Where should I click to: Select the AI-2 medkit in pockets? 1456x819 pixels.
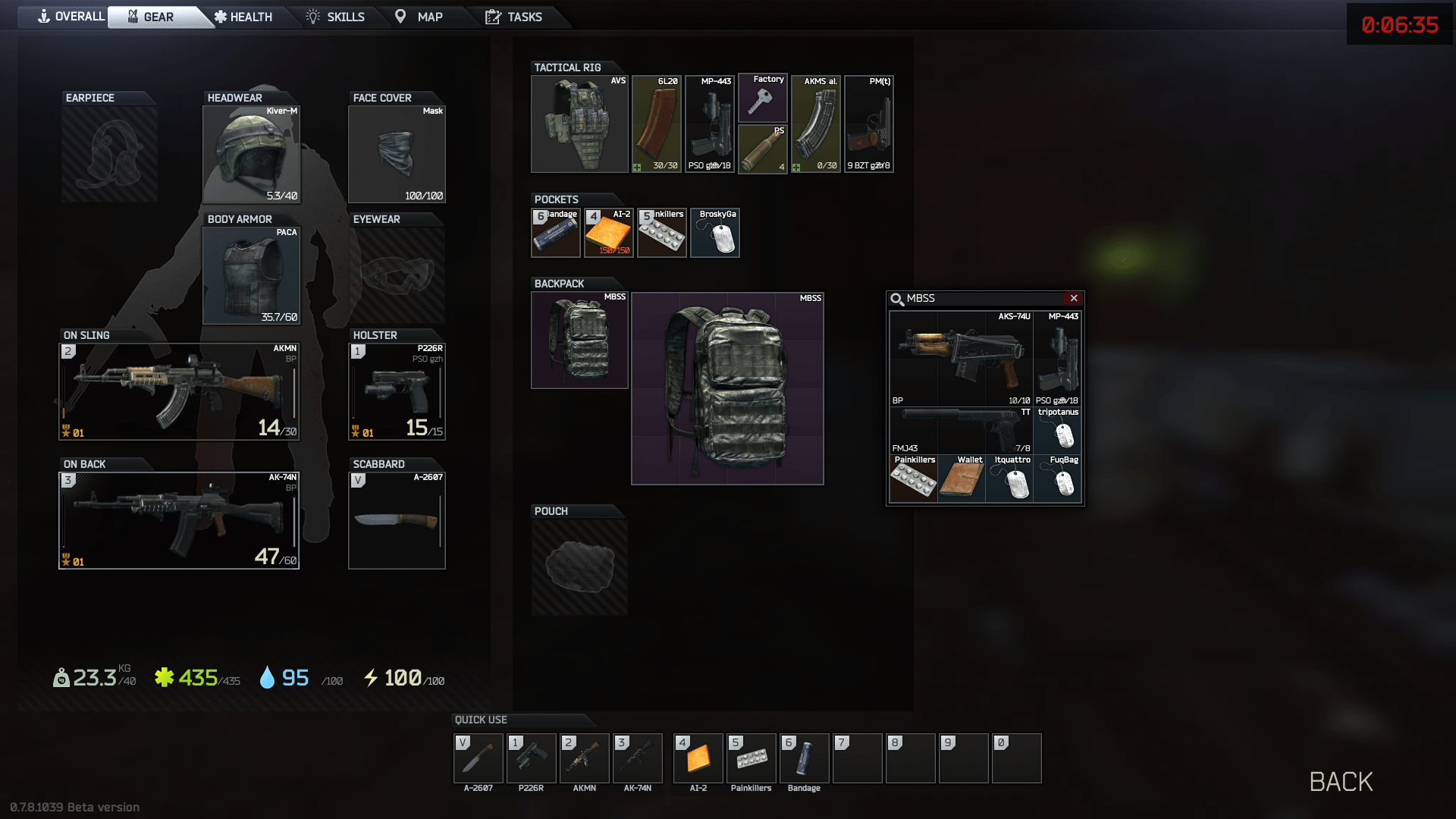click(x=608, y=233)
